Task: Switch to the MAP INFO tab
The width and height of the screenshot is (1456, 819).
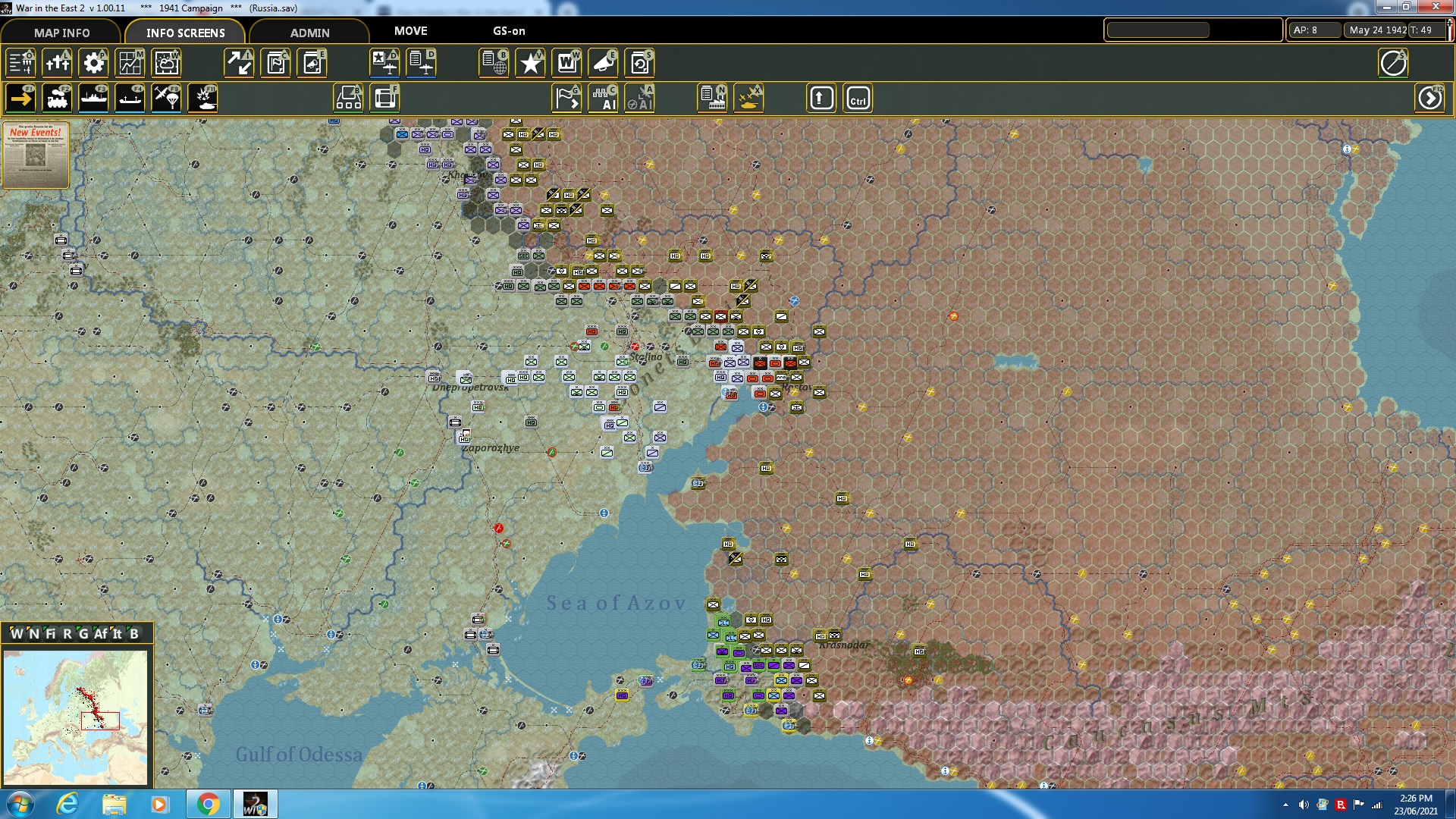Action: (x=61, y=33)
